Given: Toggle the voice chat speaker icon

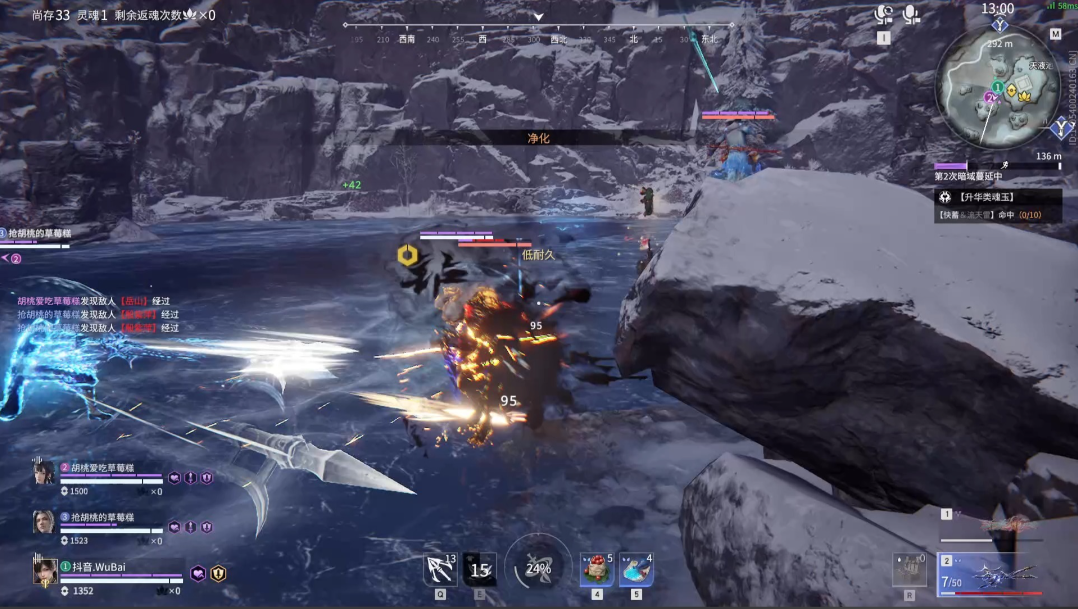Looking at the screenshot, I should point(884,14).
